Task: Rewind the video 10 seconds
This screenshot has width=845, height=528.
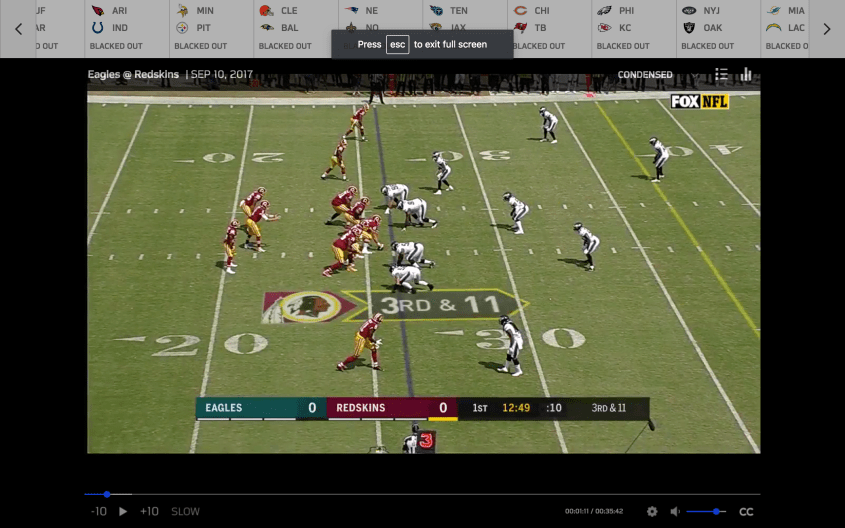Action: [98, 511]
